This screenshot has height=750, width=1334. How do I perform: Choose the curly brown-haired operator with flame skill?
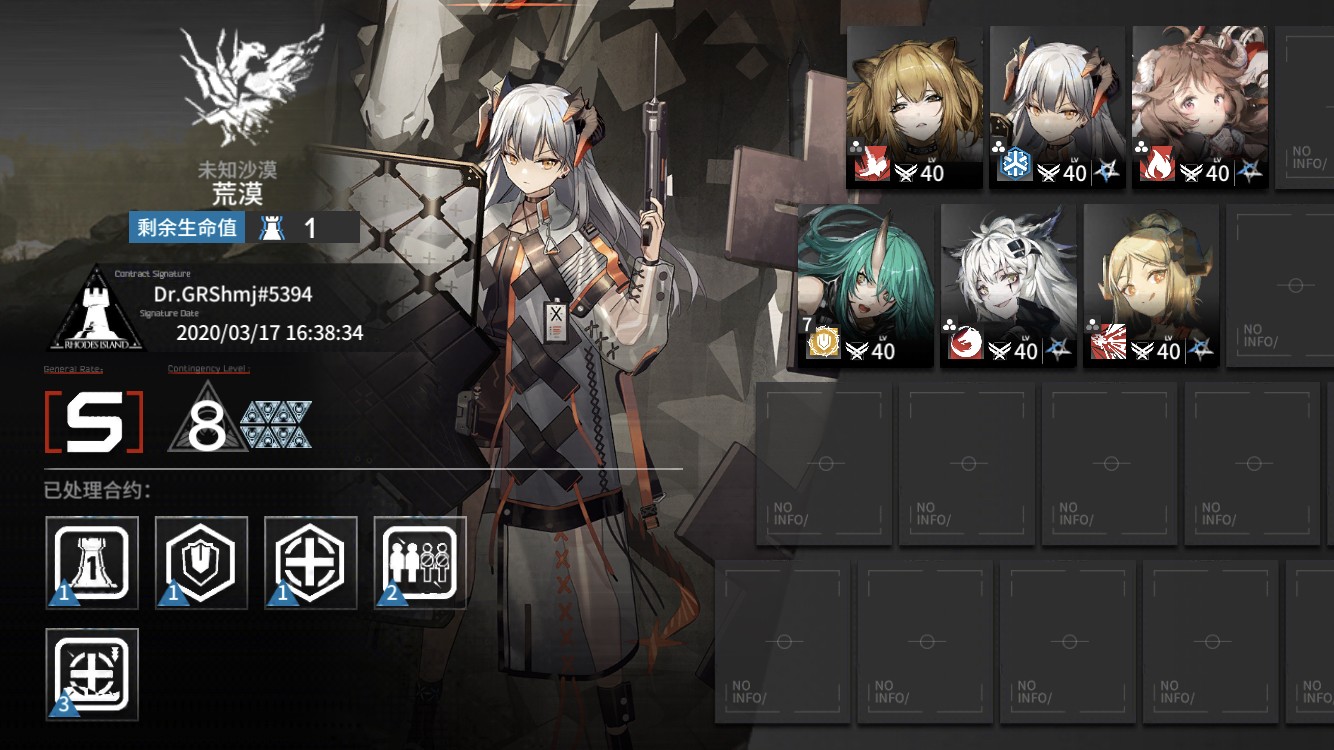(x=1200, y=106)
